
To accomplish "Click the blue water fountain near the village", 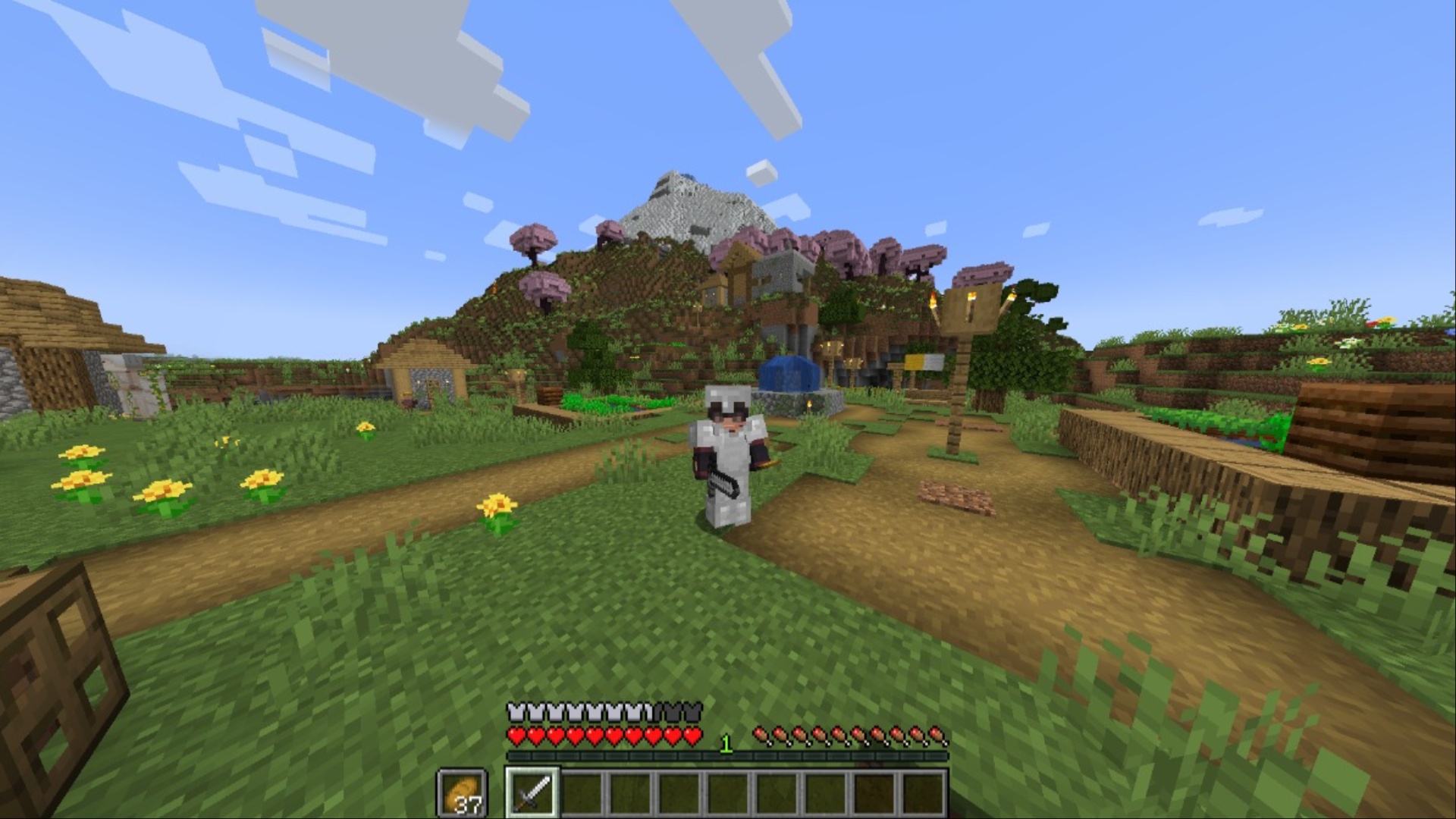I will coord(789,373).
